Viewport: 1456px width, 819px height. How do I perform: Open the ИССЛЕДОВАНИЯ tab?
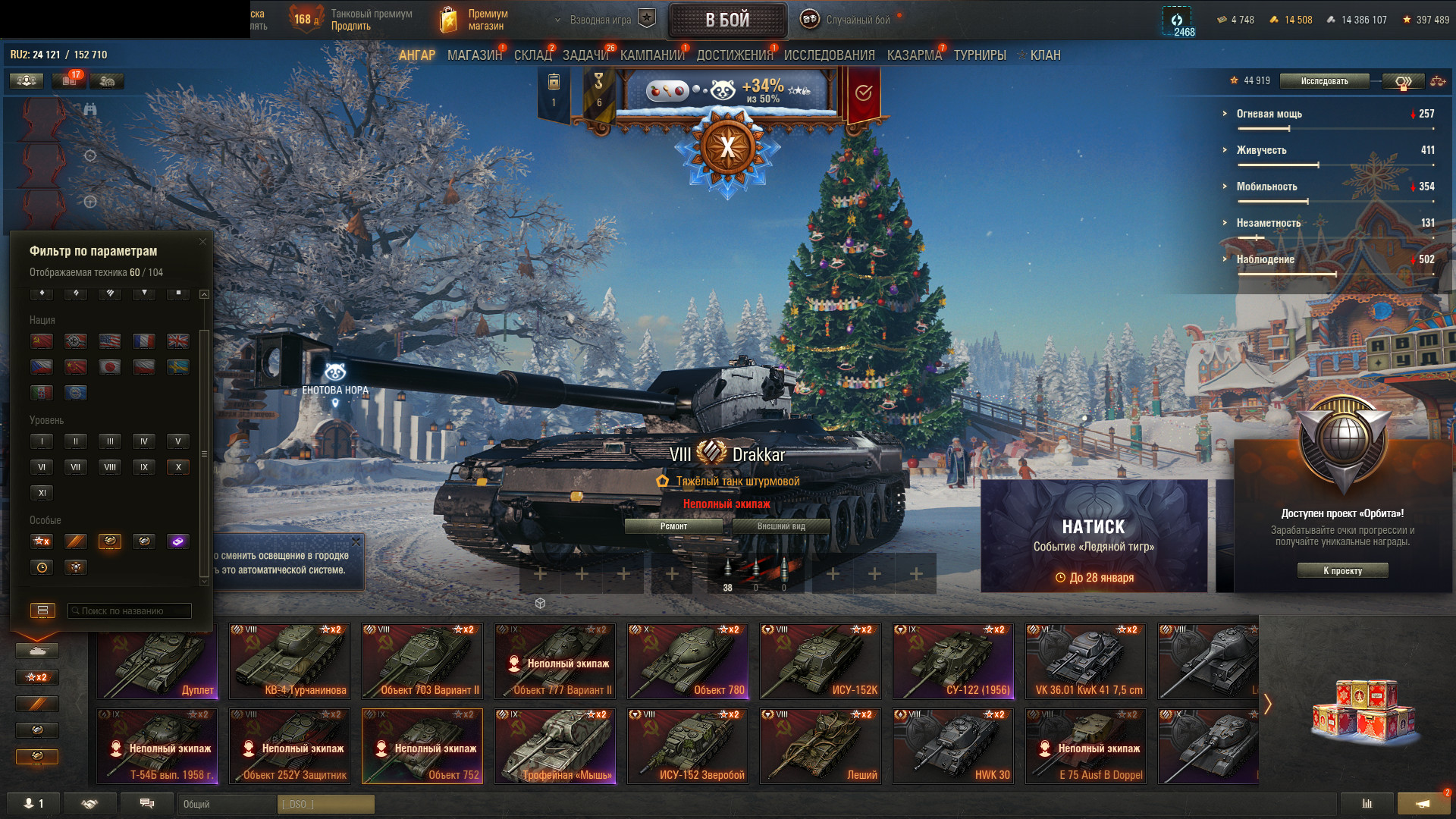coord(829,55)
